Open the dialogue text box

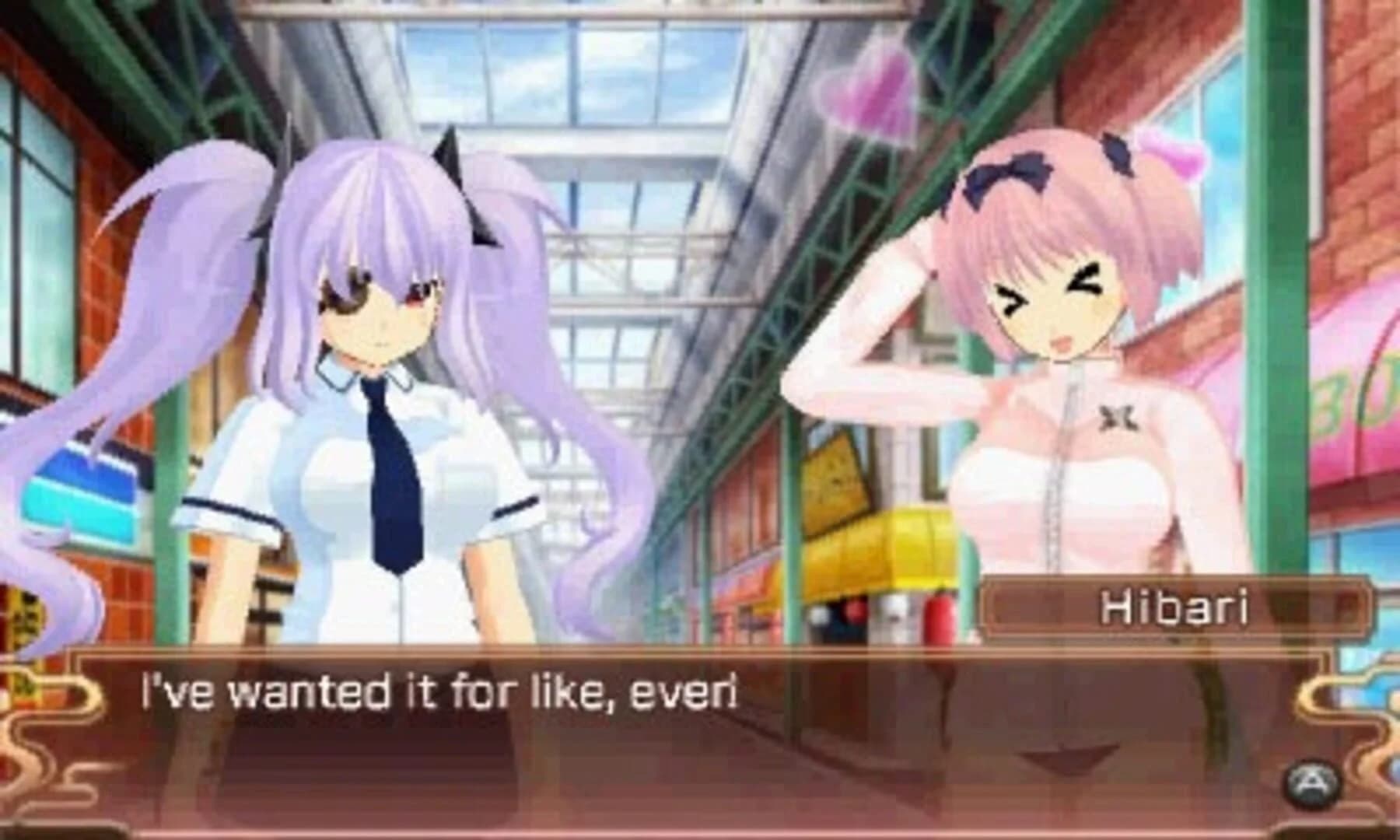coord(700,731)
